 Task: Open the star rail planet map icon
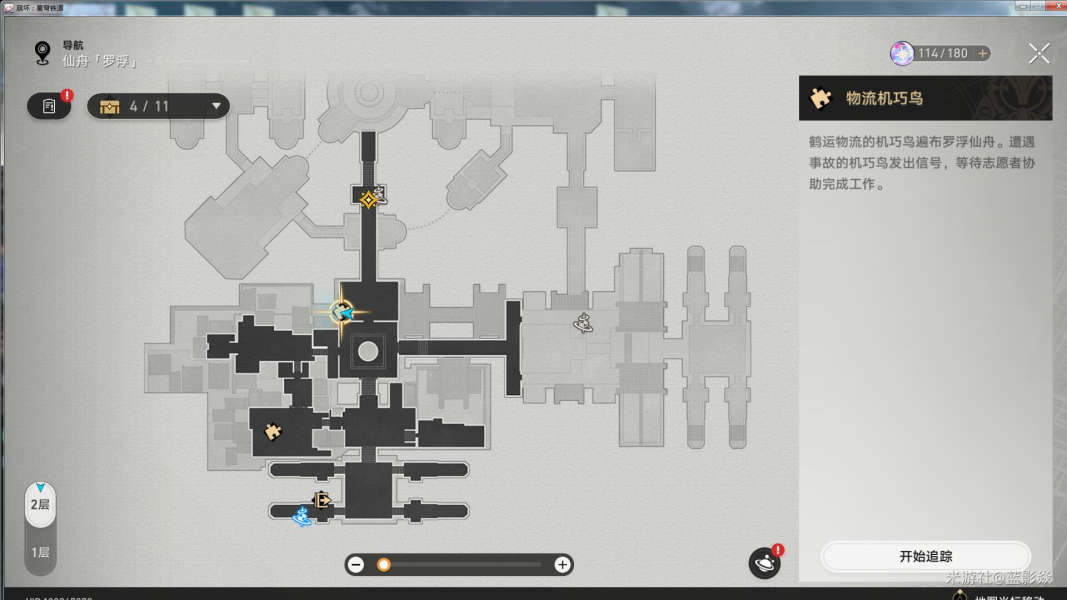pyautogui.click(x=764, y=564)
